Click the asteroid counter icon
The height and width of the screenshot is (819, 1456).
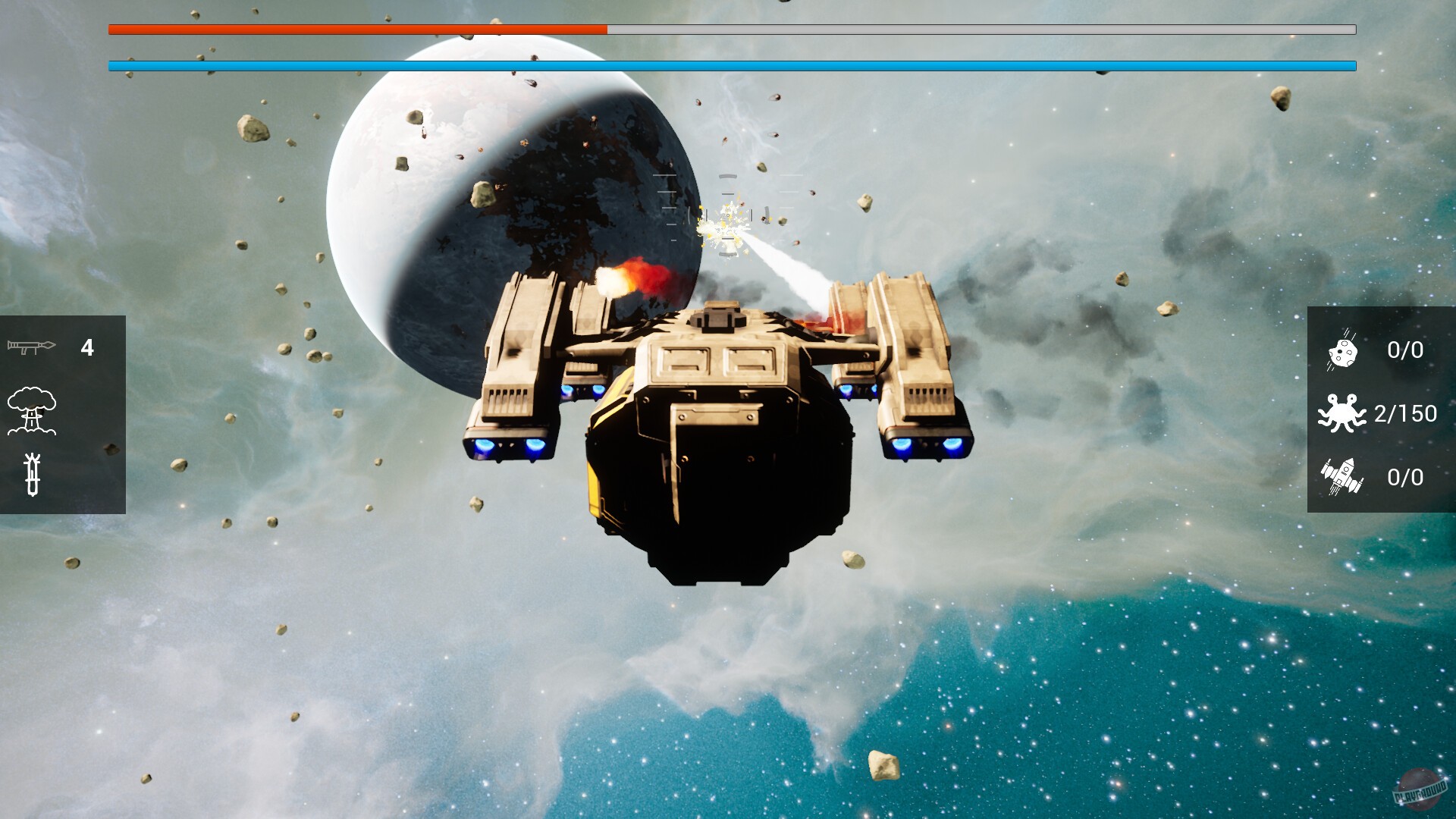coord(1344,350)
